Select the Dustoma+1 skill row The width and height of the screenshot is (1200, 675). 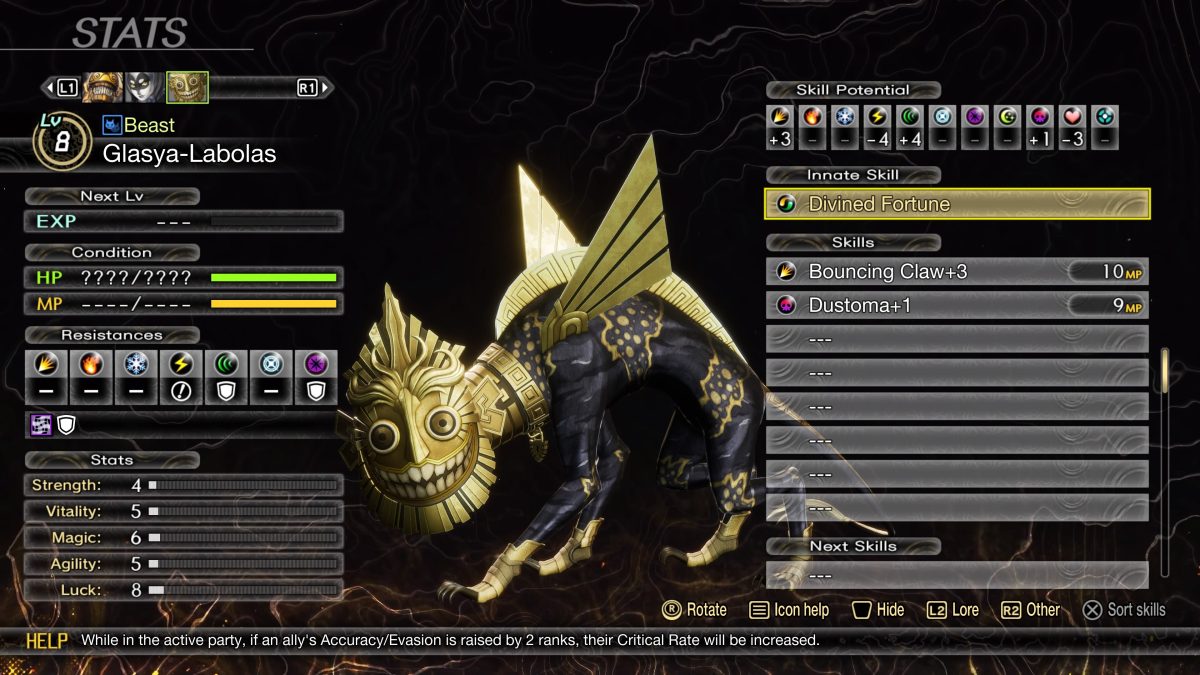click(957, 305)
